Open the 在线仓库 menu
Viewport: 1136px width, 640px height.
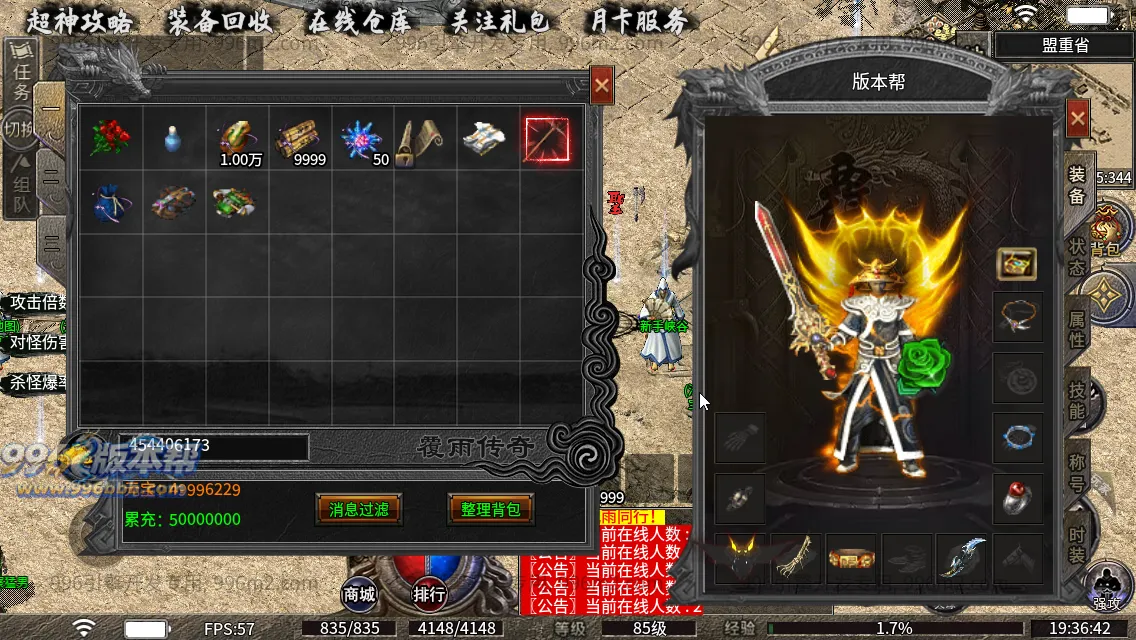pyautogui.click(x=360, y=21)
